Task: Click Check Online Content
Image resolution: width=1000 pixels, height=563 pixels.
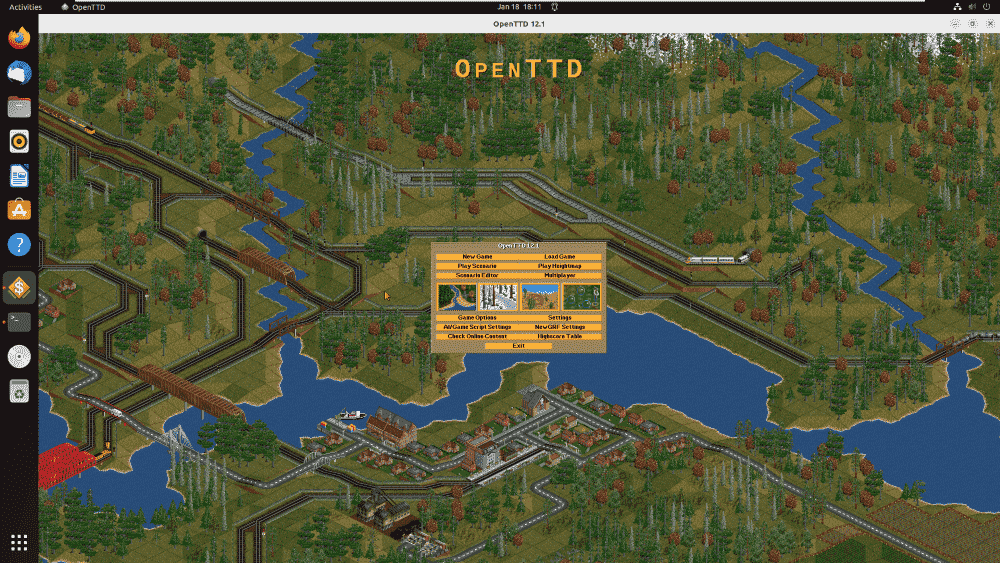Action: pyautogui.click(x=477, y=336)
